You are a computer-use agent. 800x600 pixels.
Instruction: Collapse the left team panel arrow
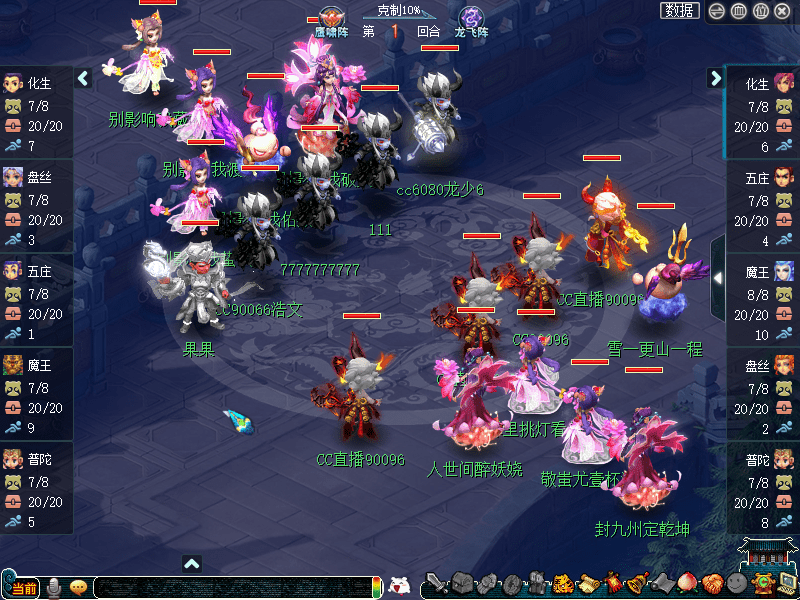pyautogui.click(x=84, y=78)
